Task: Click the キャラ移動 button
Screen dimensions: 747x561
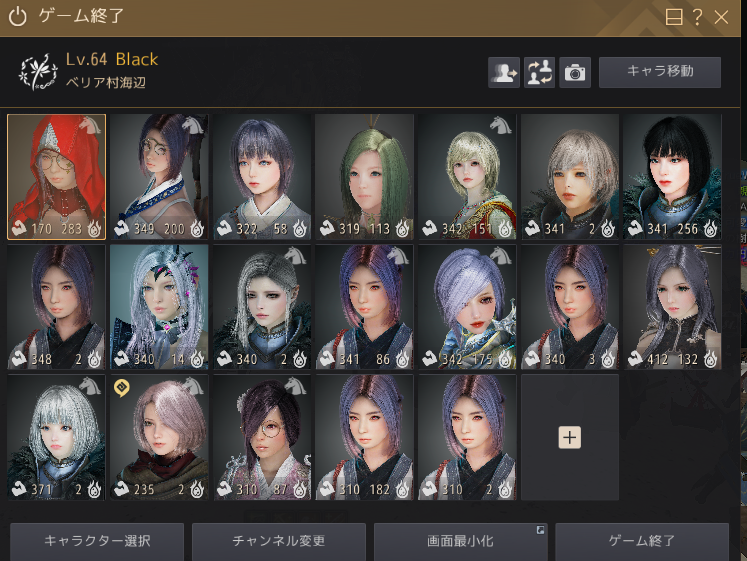Action: [659, 72]
